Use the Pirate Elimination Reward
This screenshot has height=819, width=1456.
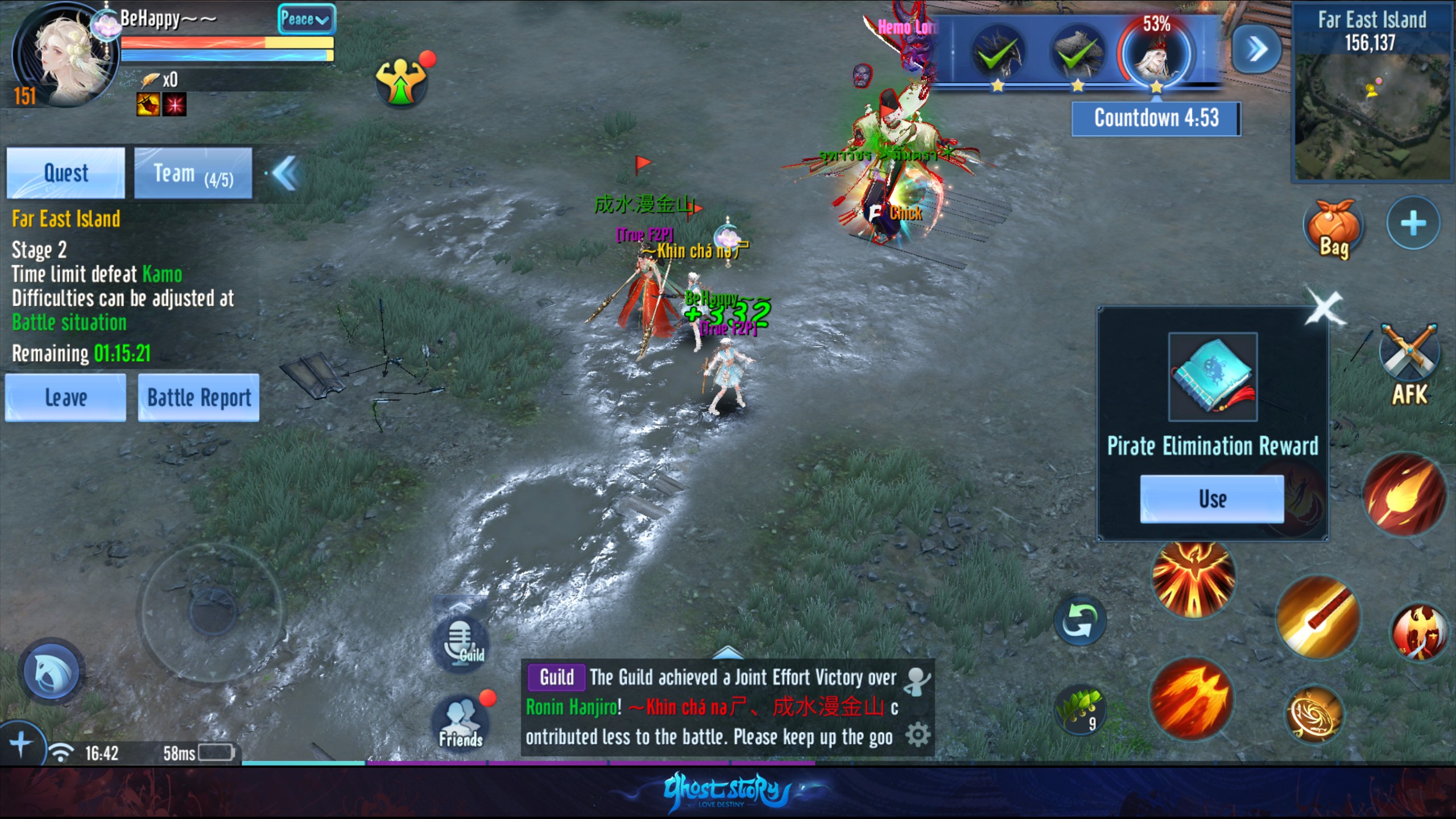[x=1212, y=499]
